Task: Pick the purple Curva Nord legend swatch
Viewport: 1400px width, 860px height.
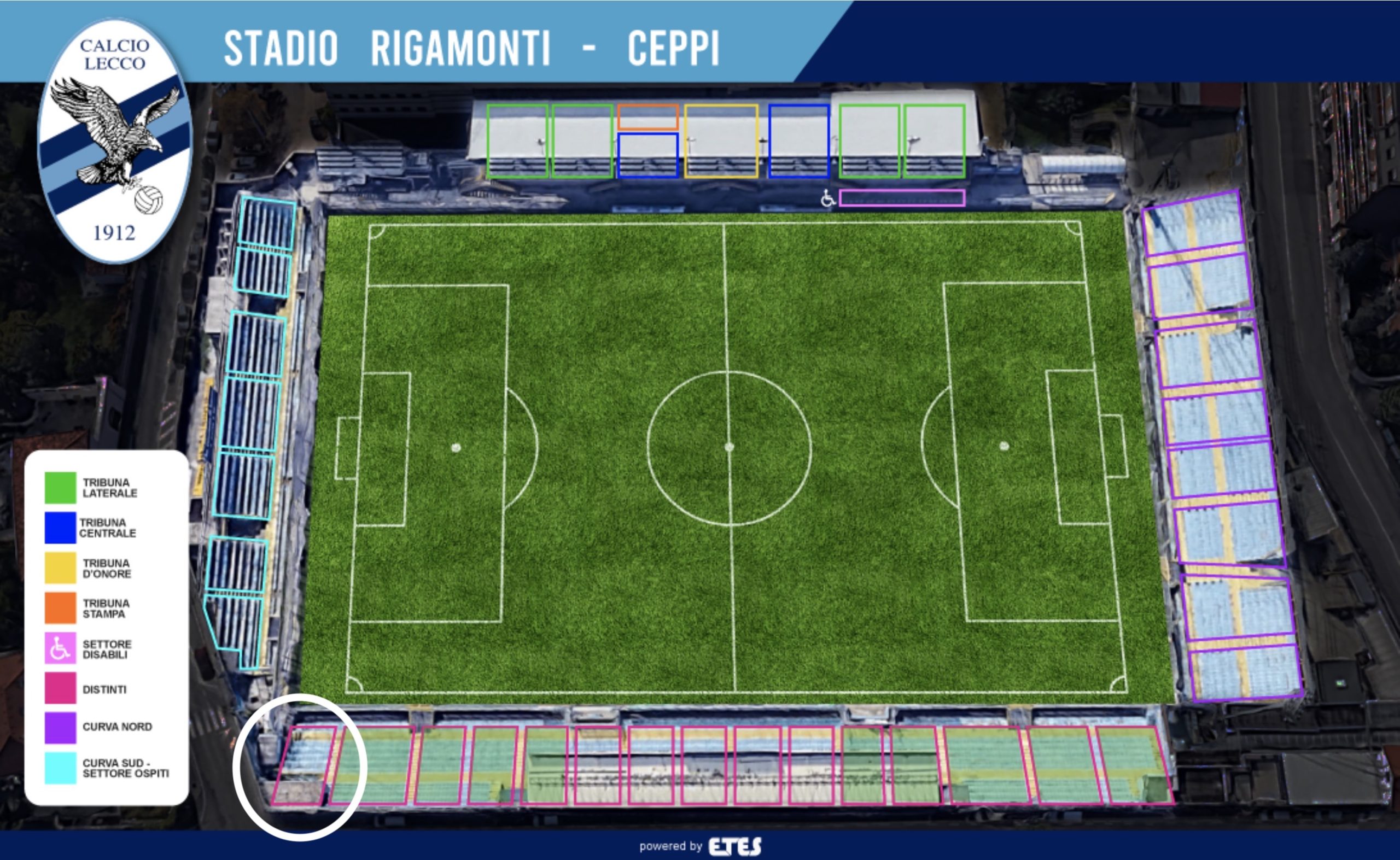Action: 60,728
